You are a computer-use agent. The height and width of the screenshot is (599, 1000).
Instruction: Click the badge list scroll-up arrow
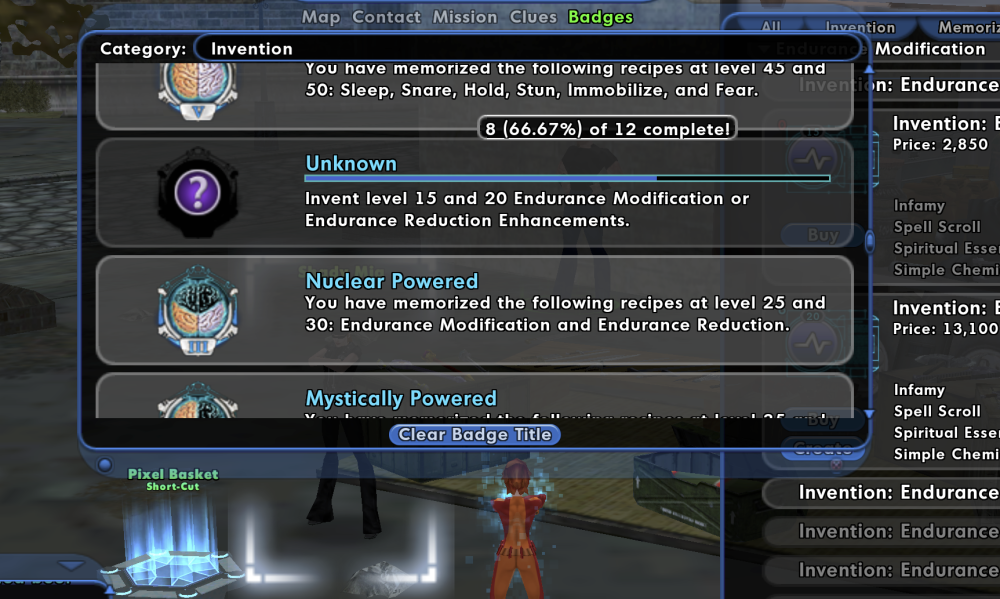coord(869,70)
